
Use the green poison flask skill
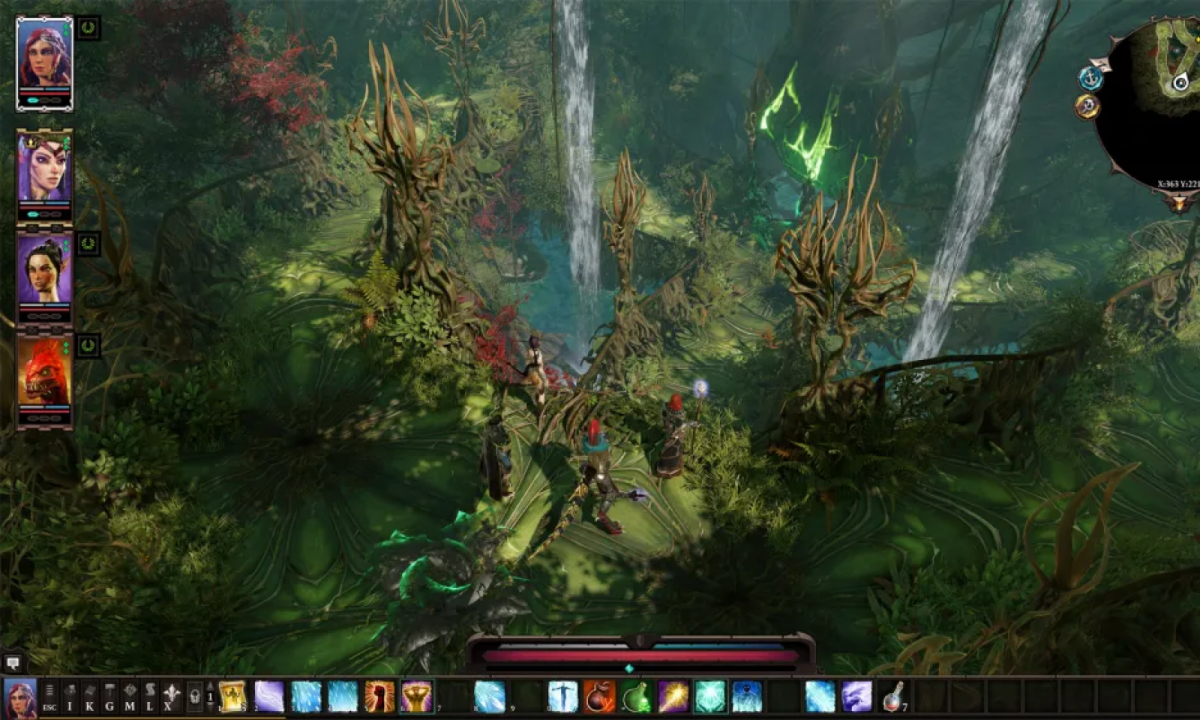point(636,696)
